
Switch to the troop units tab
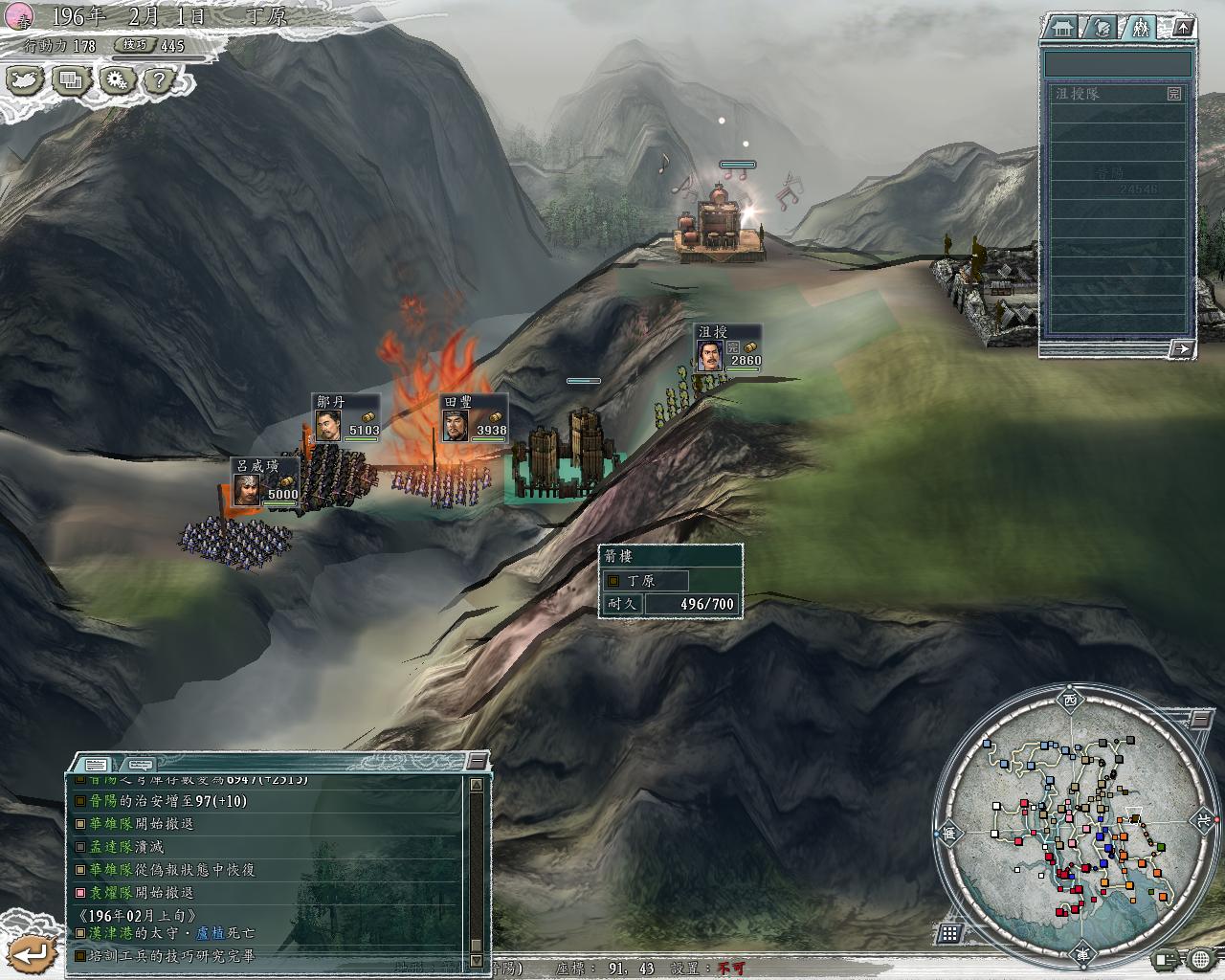[x=1140, y=28]
